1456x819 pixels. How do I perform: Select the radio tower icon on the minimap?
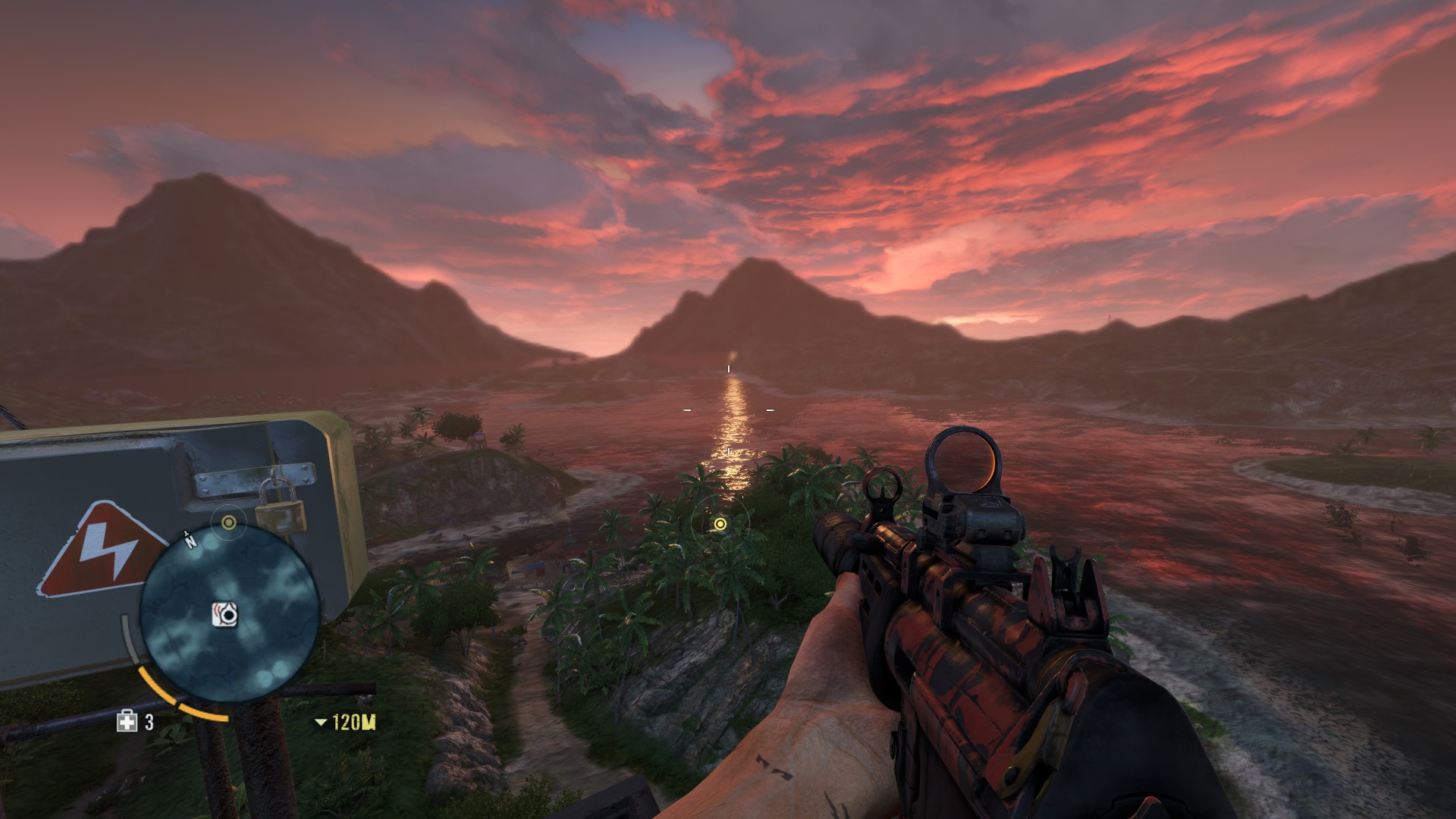pyautogui.click(x=225, y=613)
